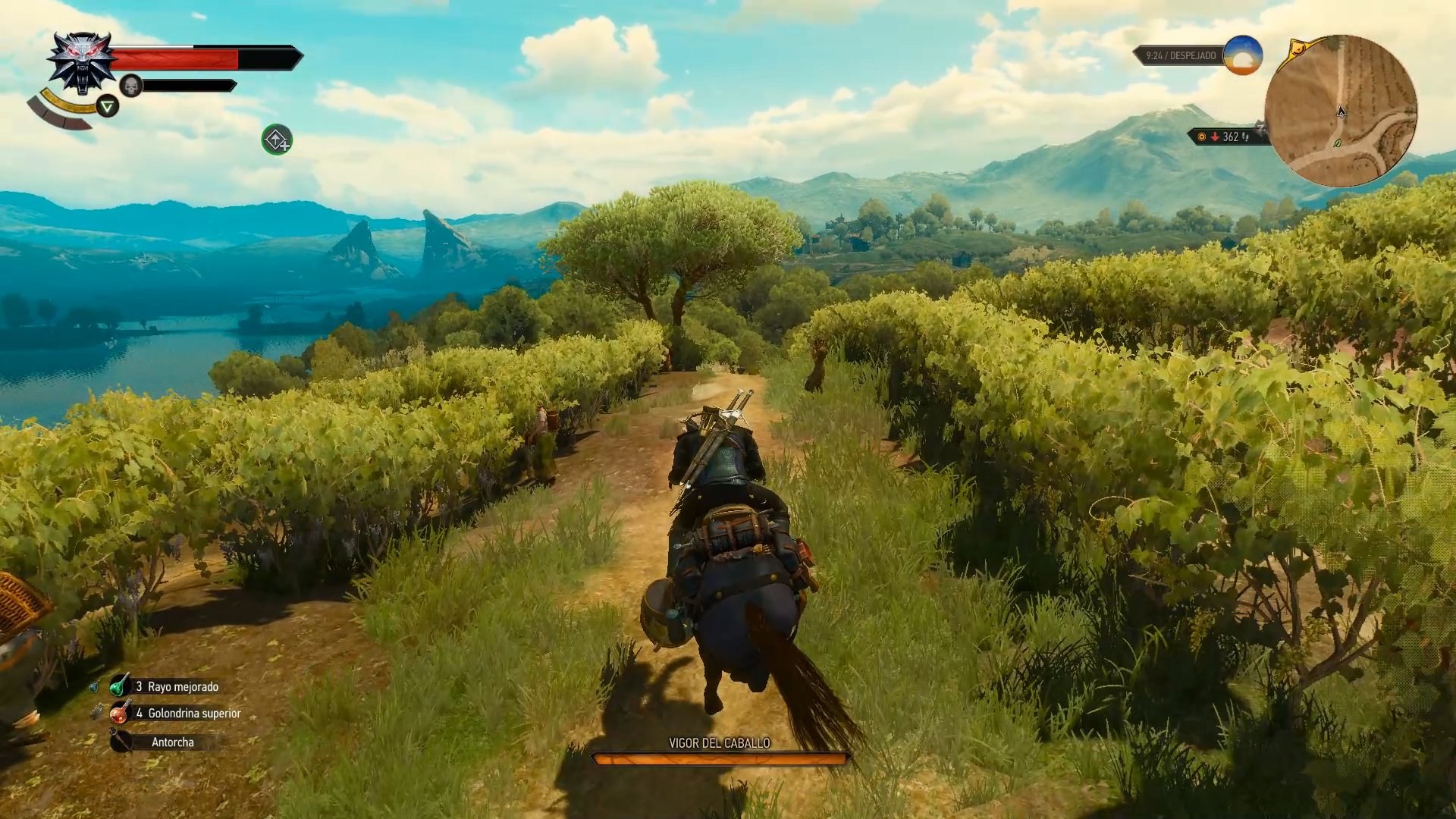1456x819 pixels.
Task: Click the coin icon beside 362 crowns
Action: click(1201, 138)
